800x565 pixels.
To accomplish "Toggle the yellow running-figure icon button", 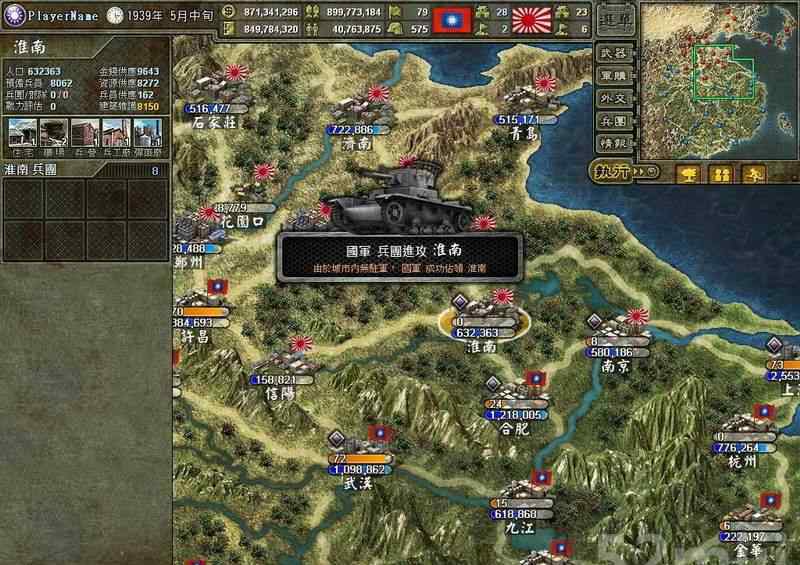I will [753, 174].
